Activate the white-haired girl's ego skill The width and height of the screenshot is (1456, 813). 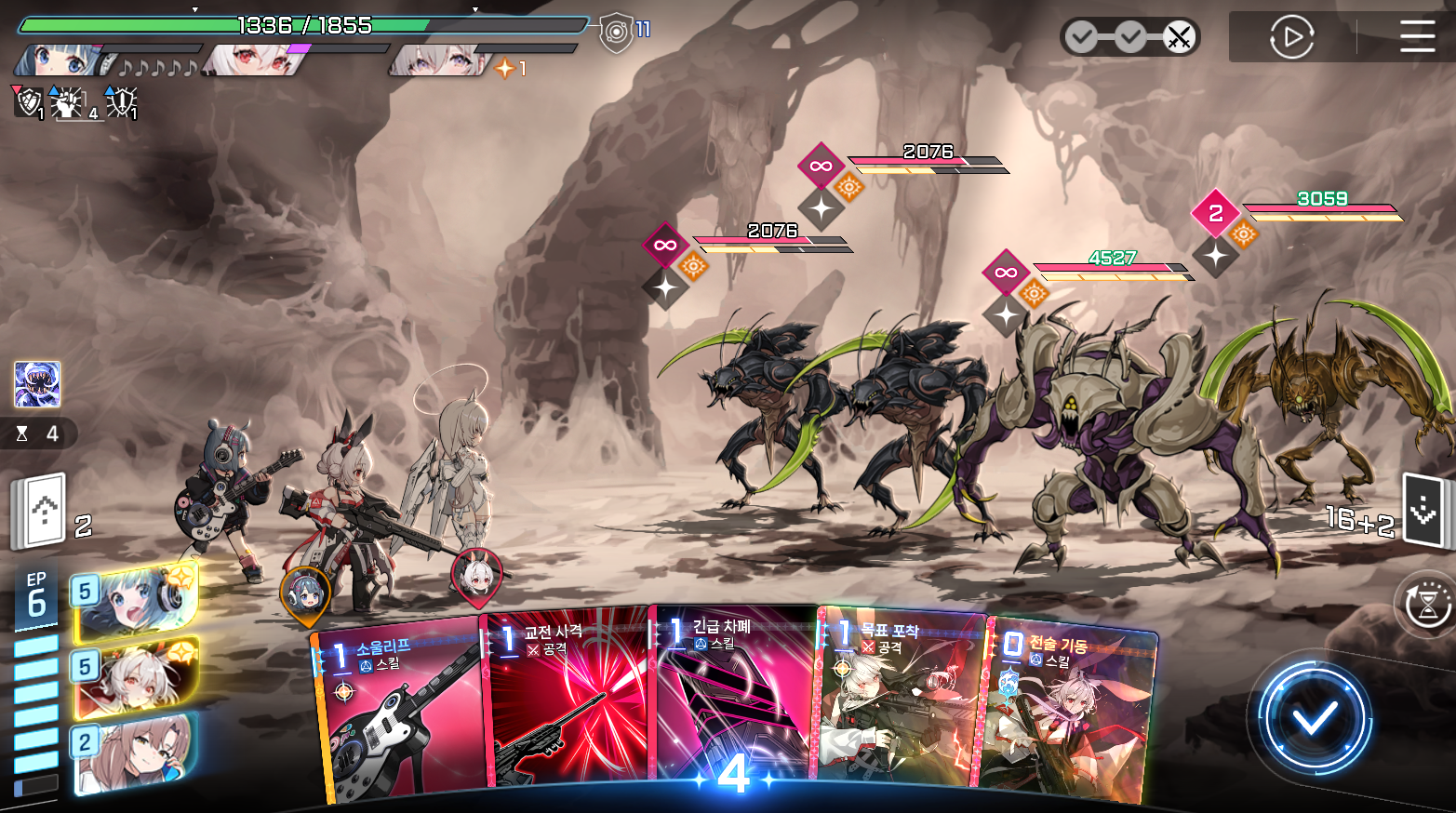(x=136, y=679)
